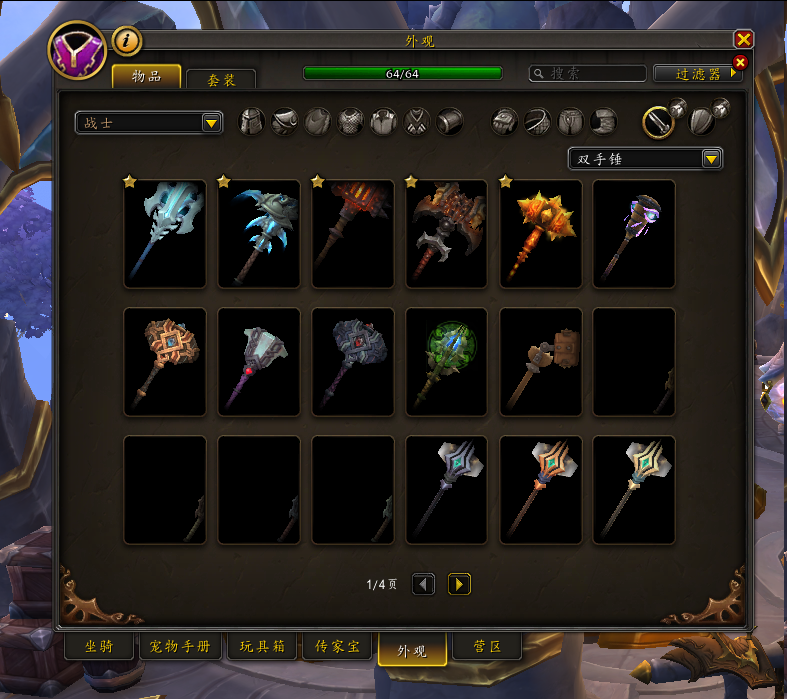Select the green glowing orb mace appearance
This screenshot has width=787, height=699.
447,361
